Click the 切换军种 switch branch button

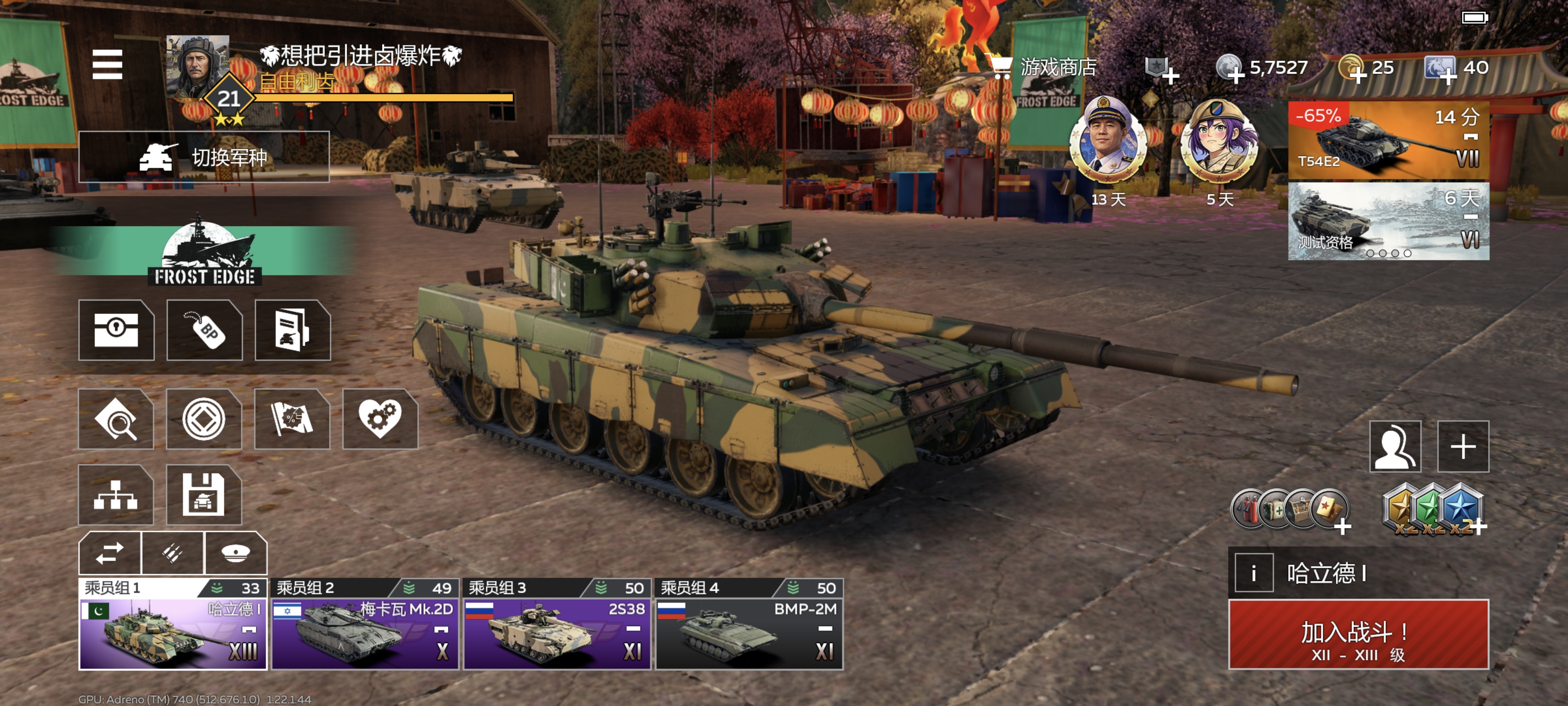pyautogui.click(x=204, y=157)
